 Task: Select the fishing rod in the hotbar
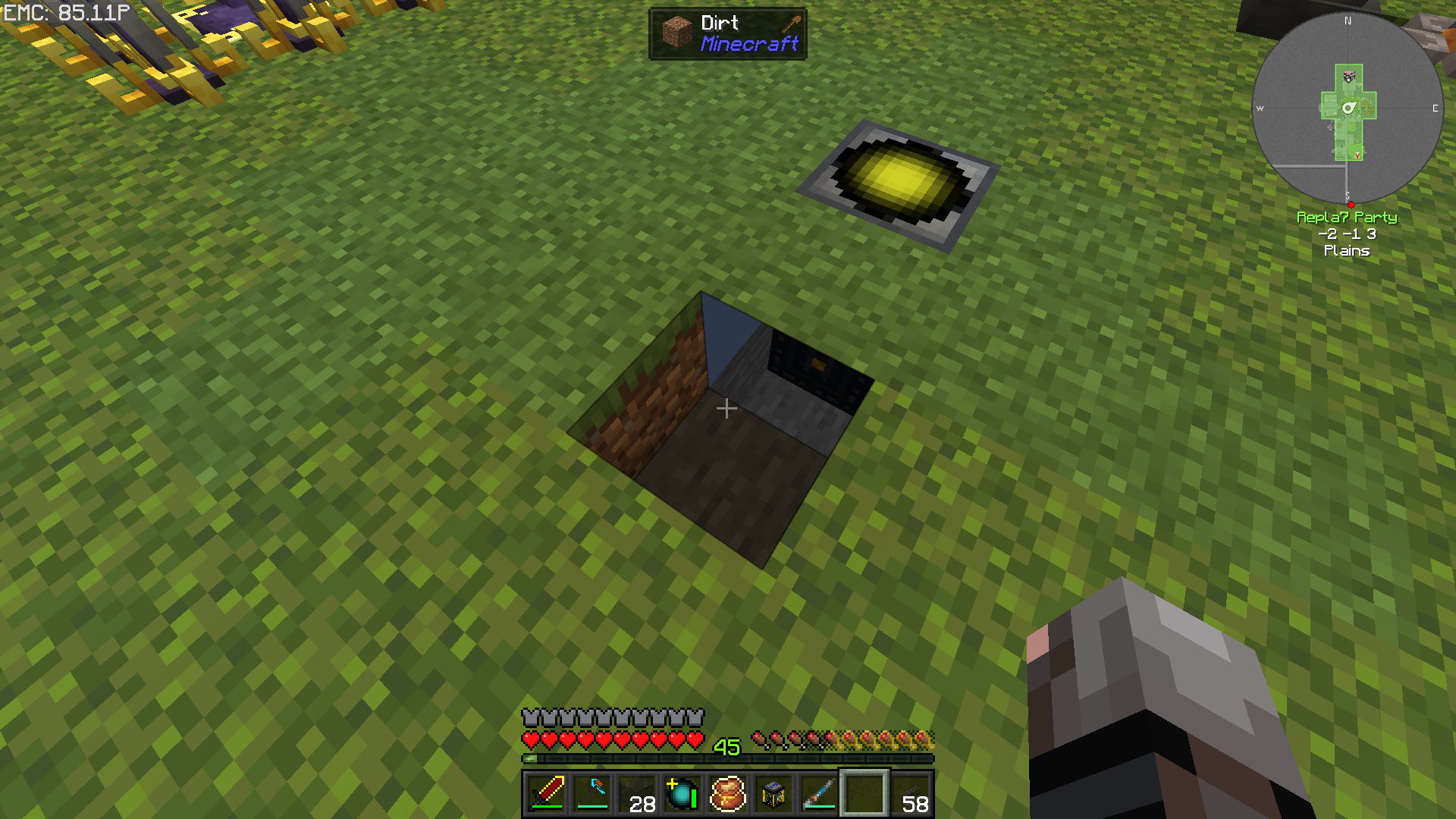[x=817, y=795]
